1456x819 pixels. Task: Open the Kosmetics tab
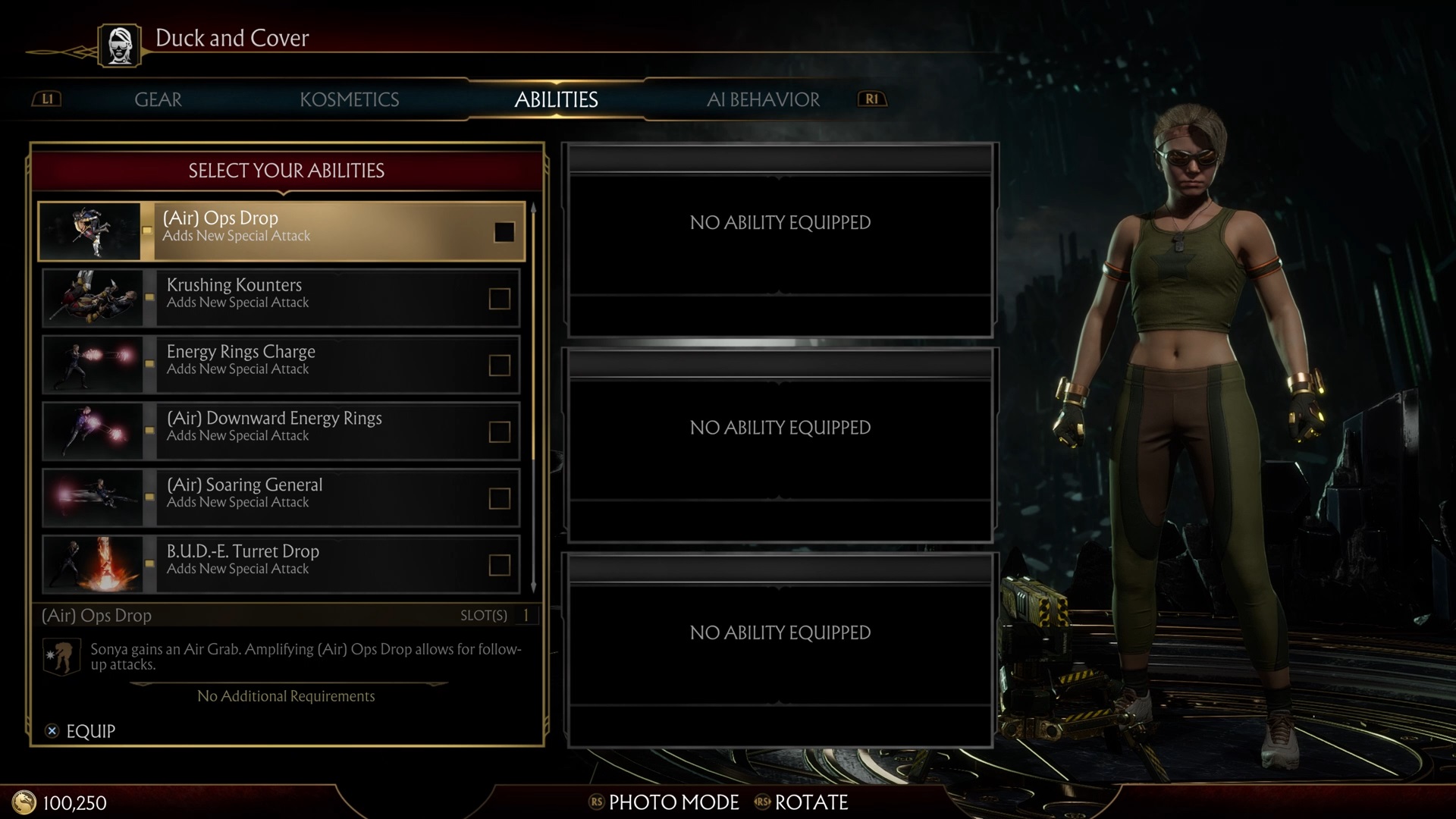[349, 99]
